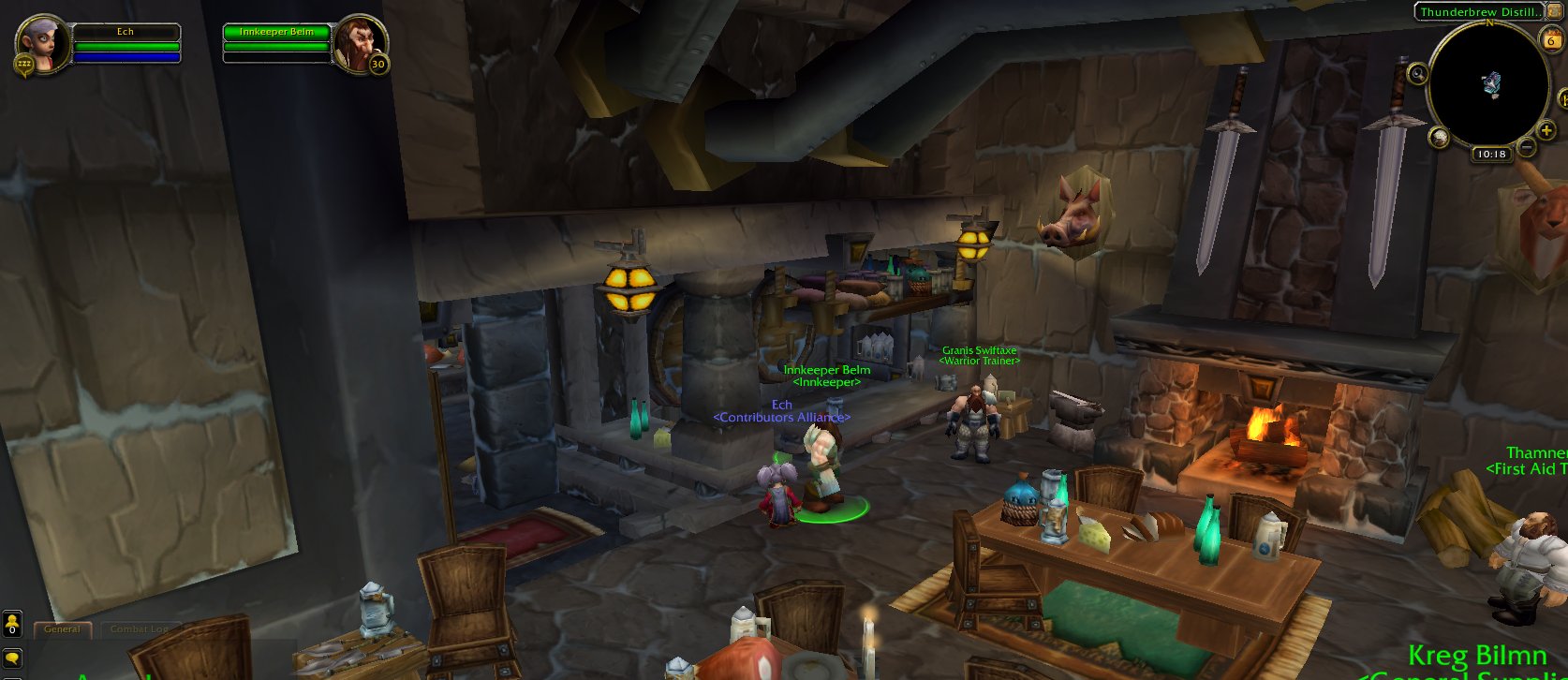Zoom in using the minimap plus button
The height and width of the screenshot is (680, 1568).
(1546, 130)
